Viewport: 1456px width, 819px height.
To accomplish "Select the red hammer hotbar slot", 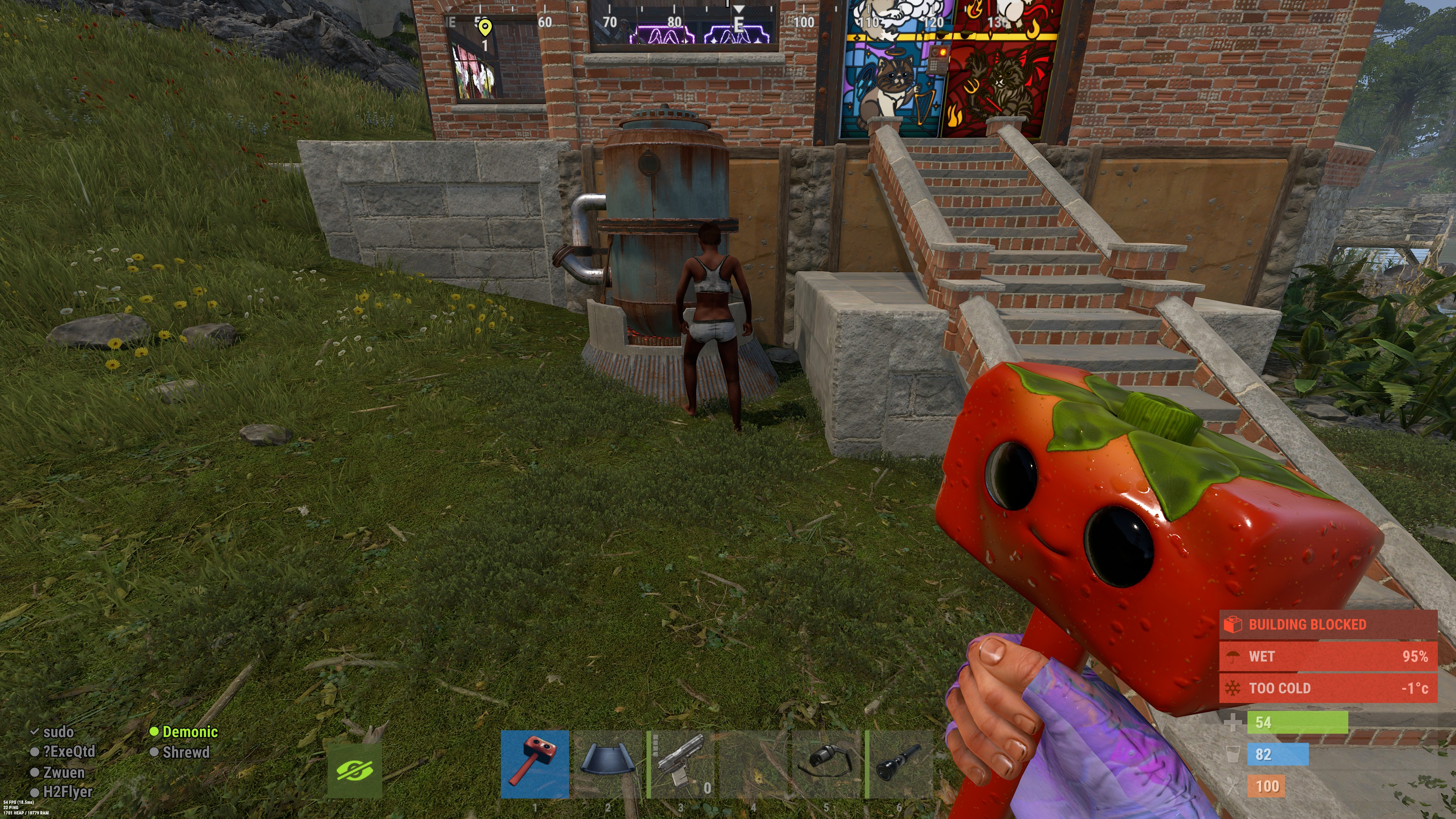I will pyautogui.click(x=534, y=764).
